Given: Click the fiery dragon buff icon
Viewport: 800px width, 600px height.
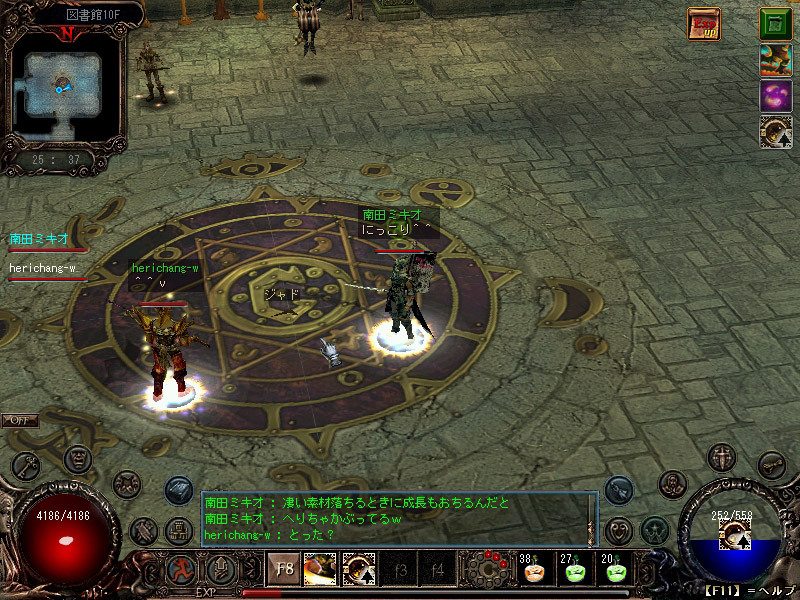Looking at the screenshot, I should point(775,59).
